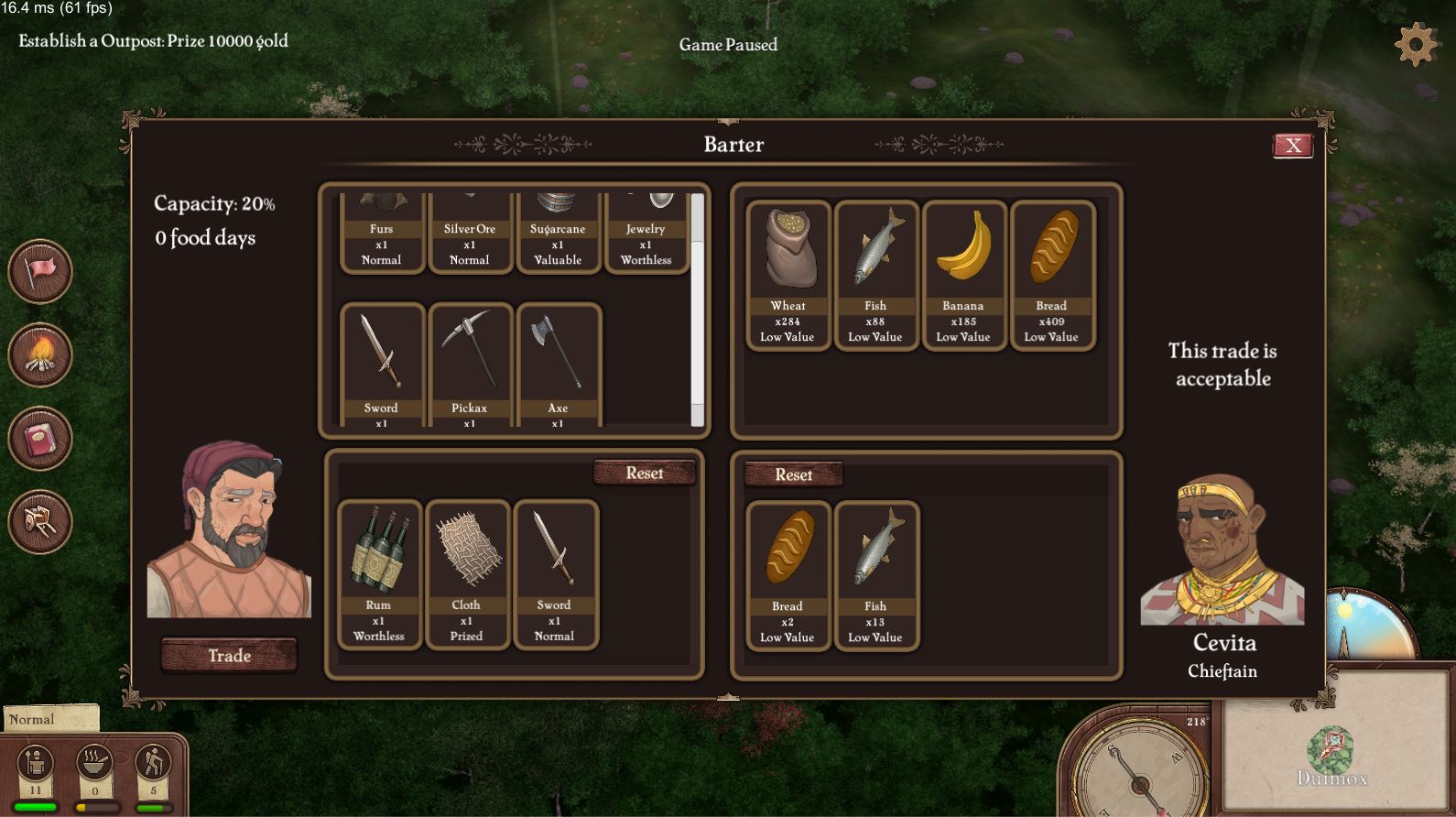Add the Pickax from your inventory
1456x817 pixels.
point(470,365)
